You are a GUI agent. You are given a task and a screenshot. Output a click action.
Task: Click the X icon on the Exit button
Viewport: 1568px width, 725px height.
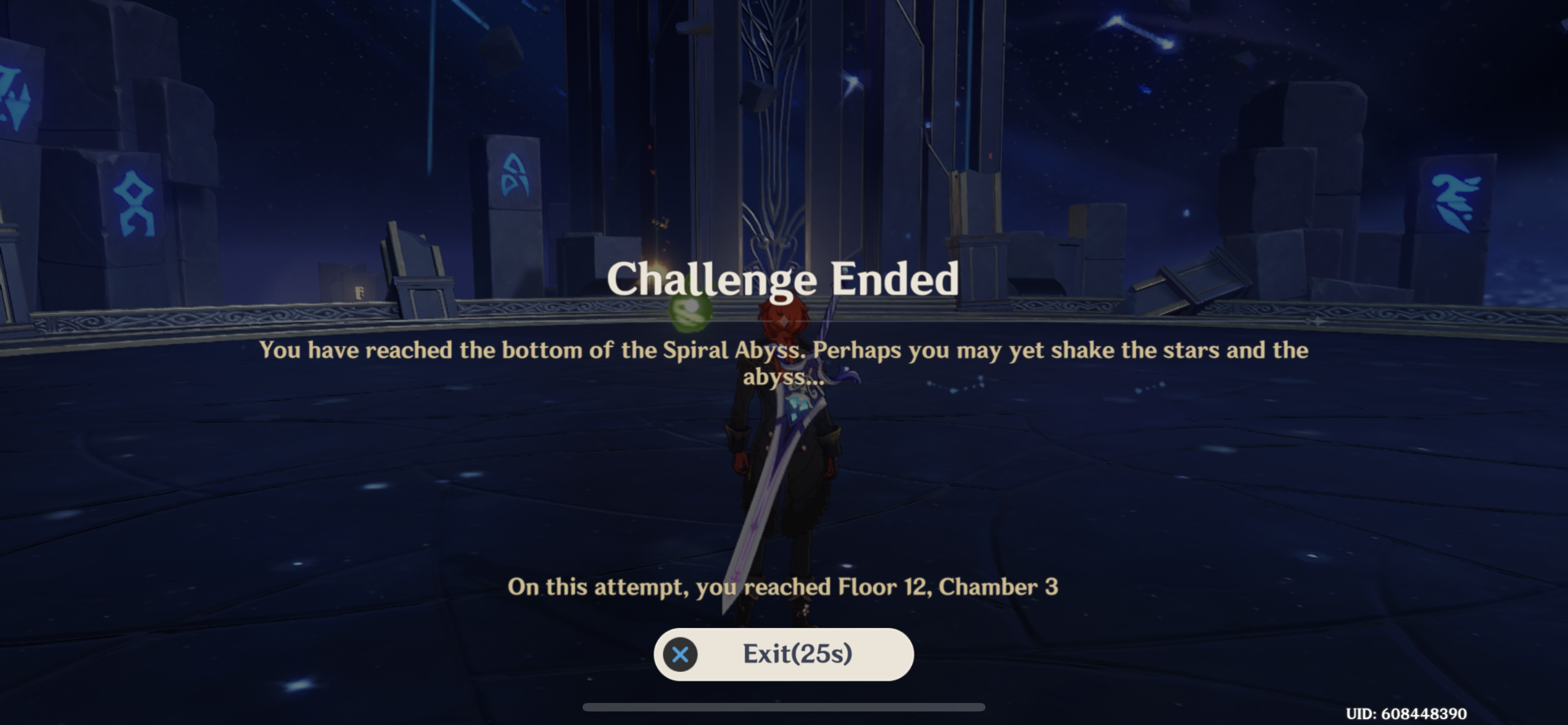(x=680, y=654)
